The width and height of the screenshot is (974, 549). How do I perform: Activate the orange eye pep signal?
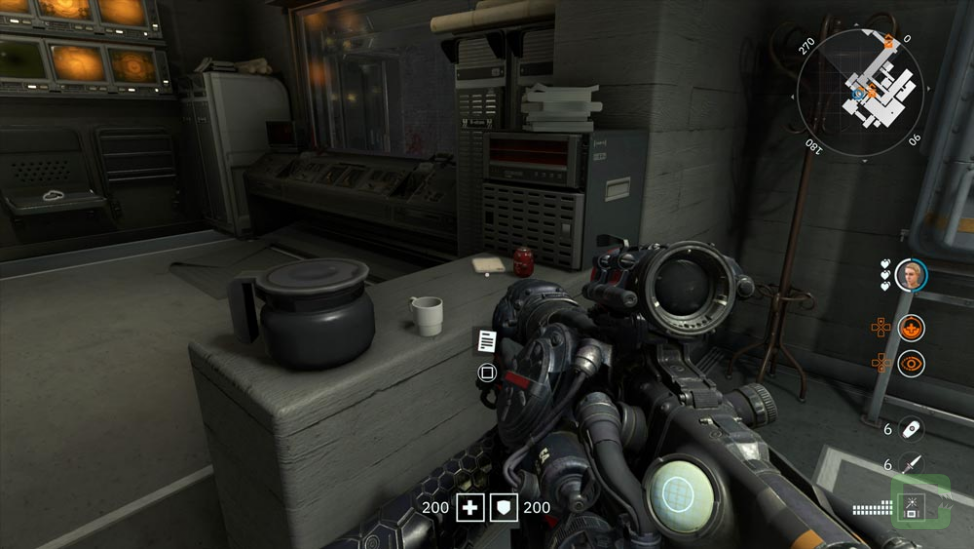click(911, 363)
